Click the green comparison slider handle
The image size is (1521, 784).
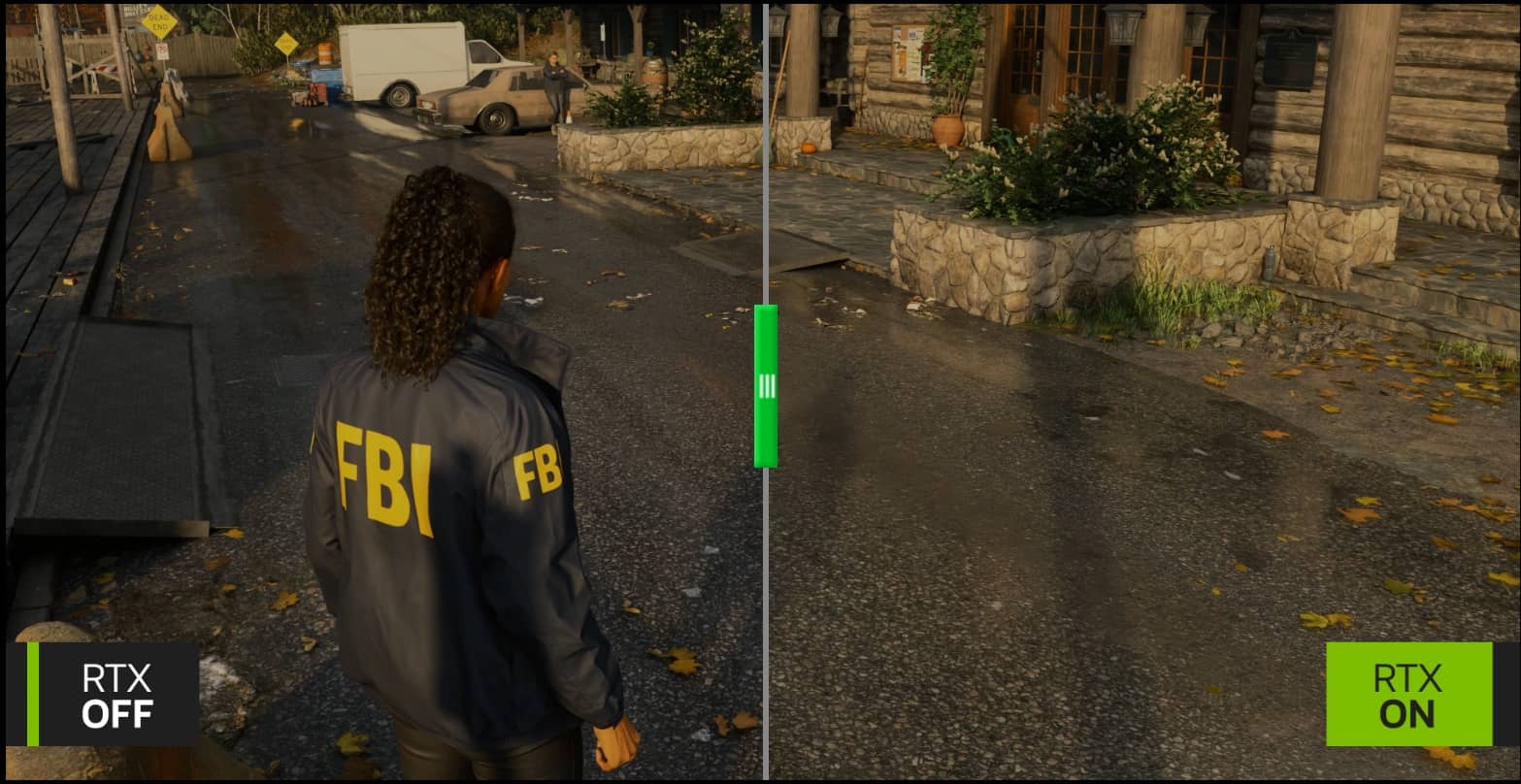pos(766,386)
